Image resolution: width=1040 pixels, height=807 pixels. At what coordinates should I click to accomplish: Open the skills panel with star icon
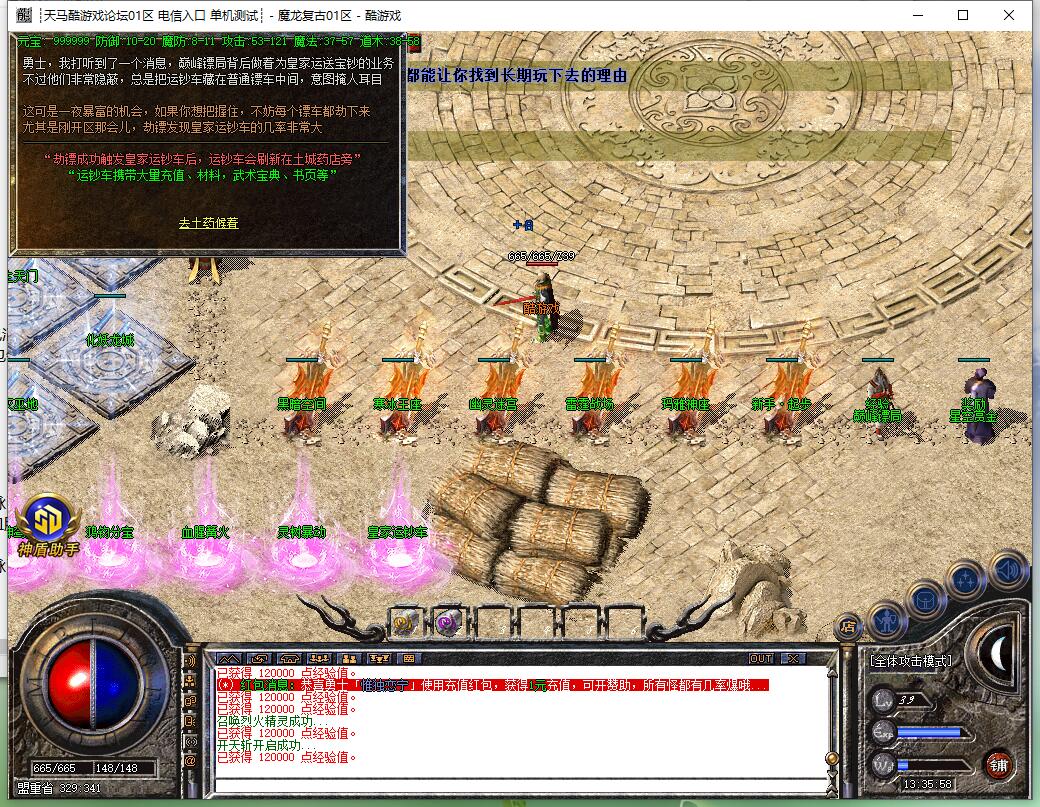tap(966, 580)
